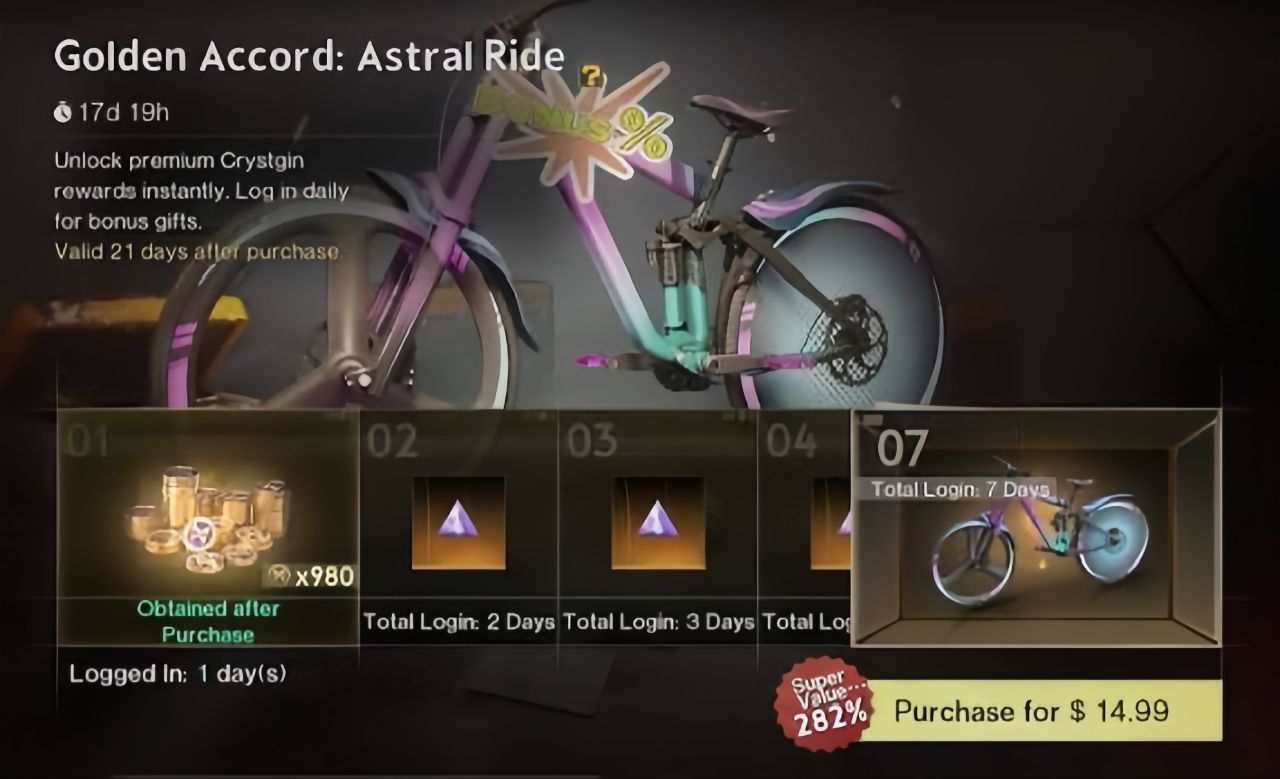Screen dimensions: 1280x779
Task: Select the day 01 reward card
Action: [205, 520]
